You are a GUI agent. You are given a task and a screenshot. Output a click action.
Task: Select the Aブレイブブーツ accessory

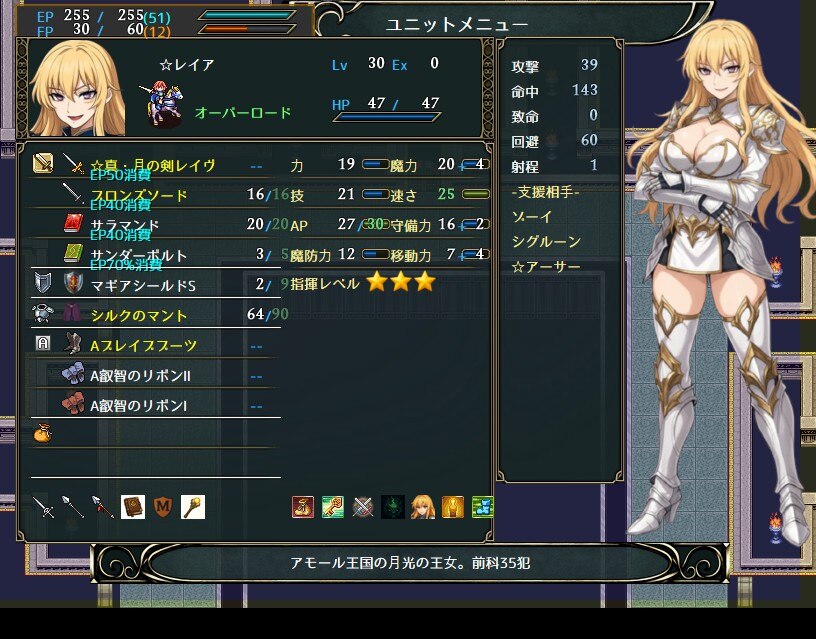coord(143,345)
